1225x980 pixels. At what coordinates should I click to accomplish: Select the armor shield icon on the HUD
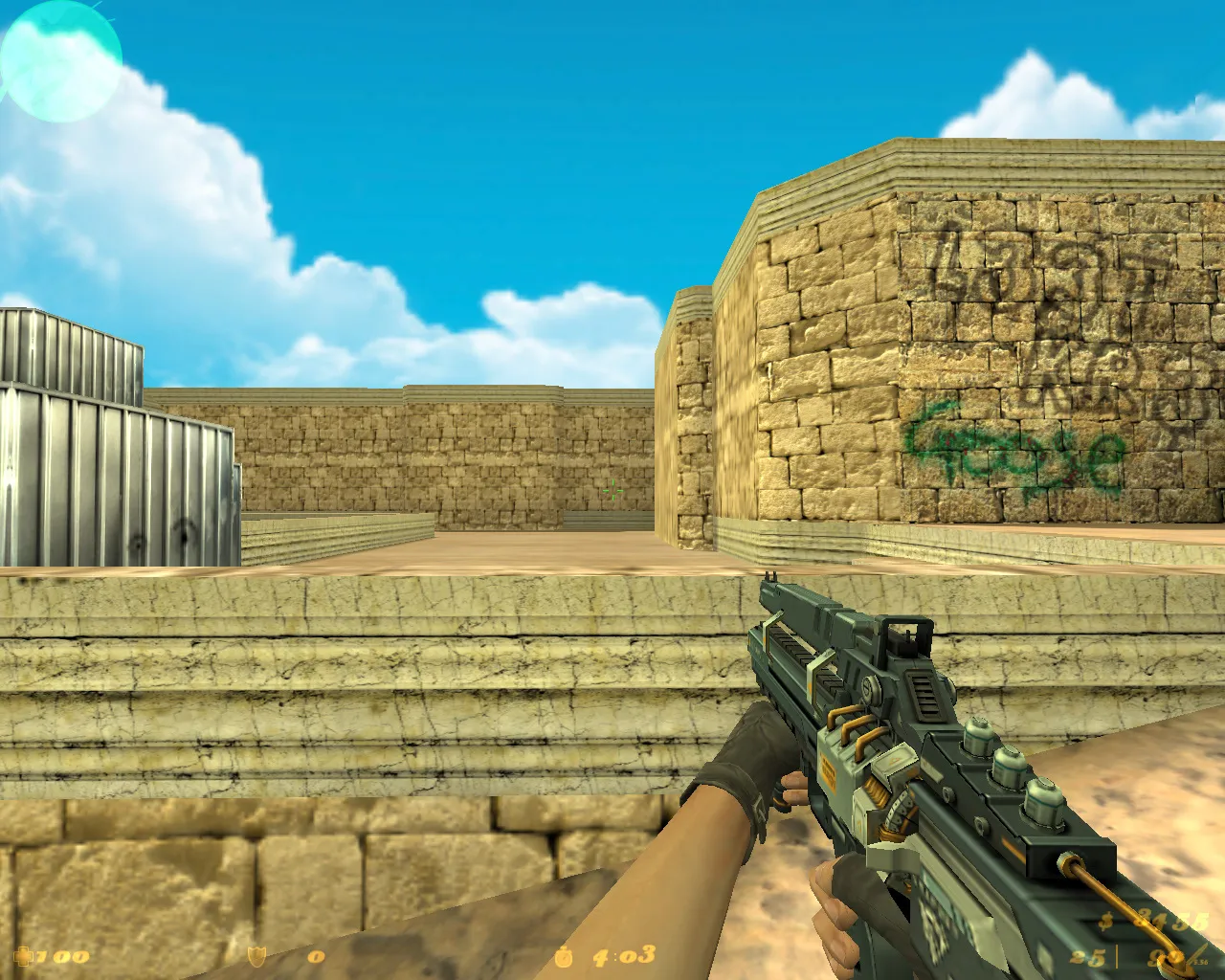256,955
